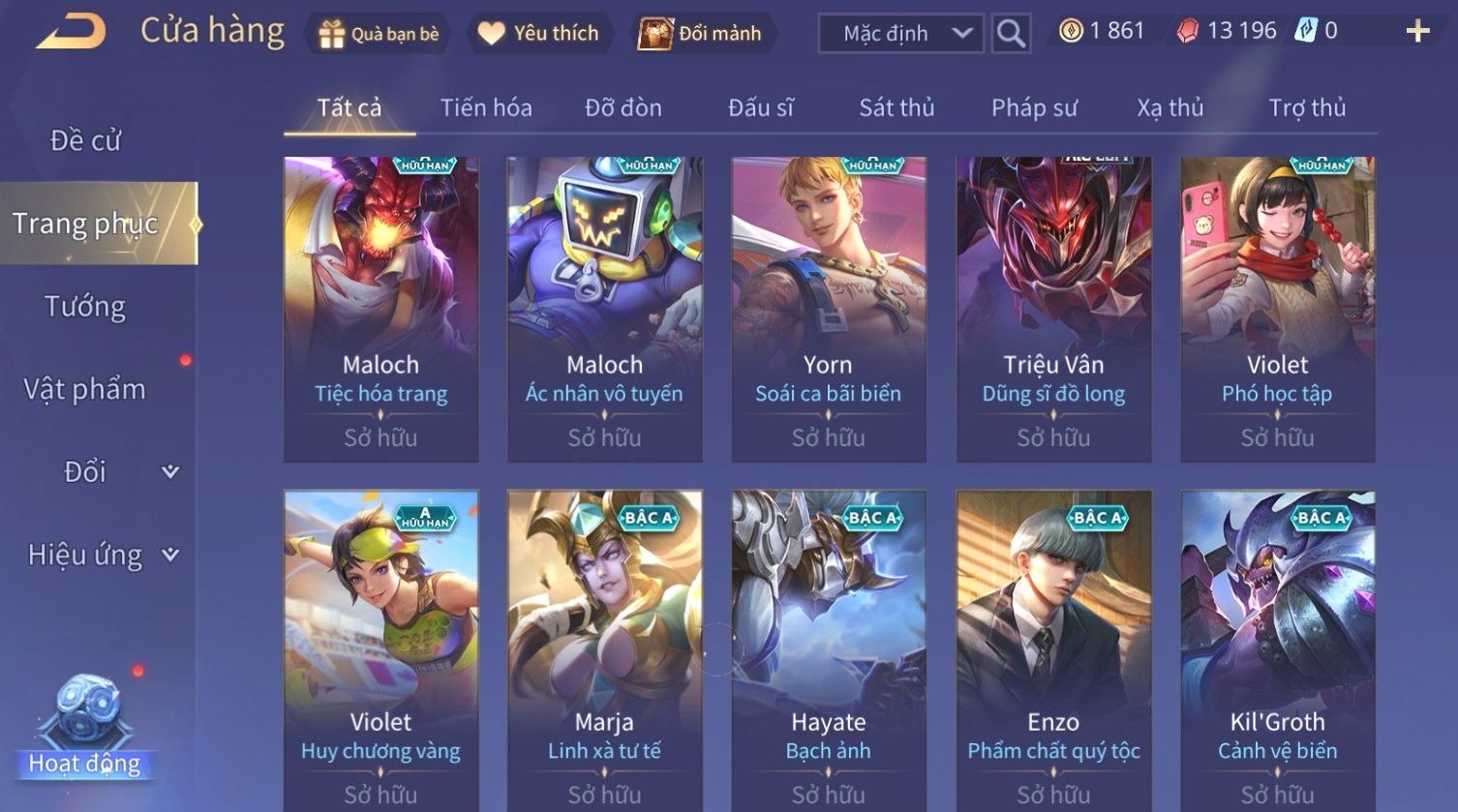The width and height of the screenshot is (1458, 812).
Task: Select Triệu Vân Dũng sĩ đồ long skin
Action: tap(1053, 310)
